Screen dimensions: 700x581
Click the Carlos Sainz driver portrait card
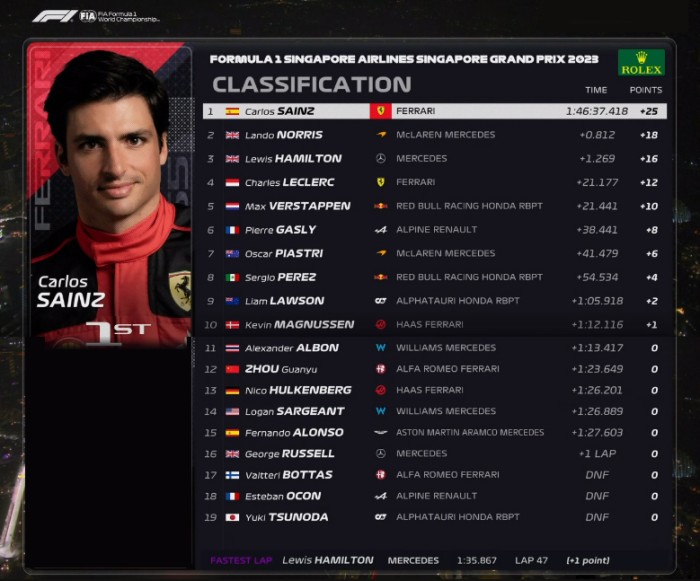click(110, 195)
